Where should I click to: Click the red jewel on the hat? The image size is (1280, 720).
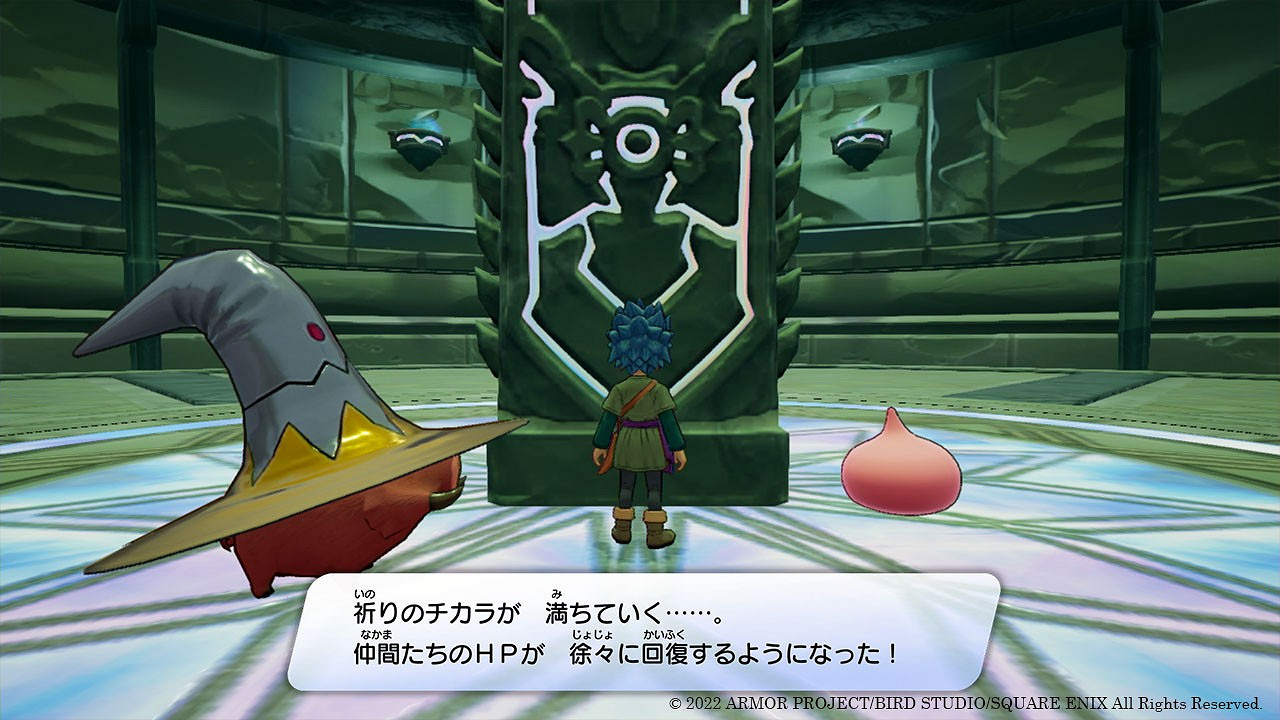(x=314, y=332)
